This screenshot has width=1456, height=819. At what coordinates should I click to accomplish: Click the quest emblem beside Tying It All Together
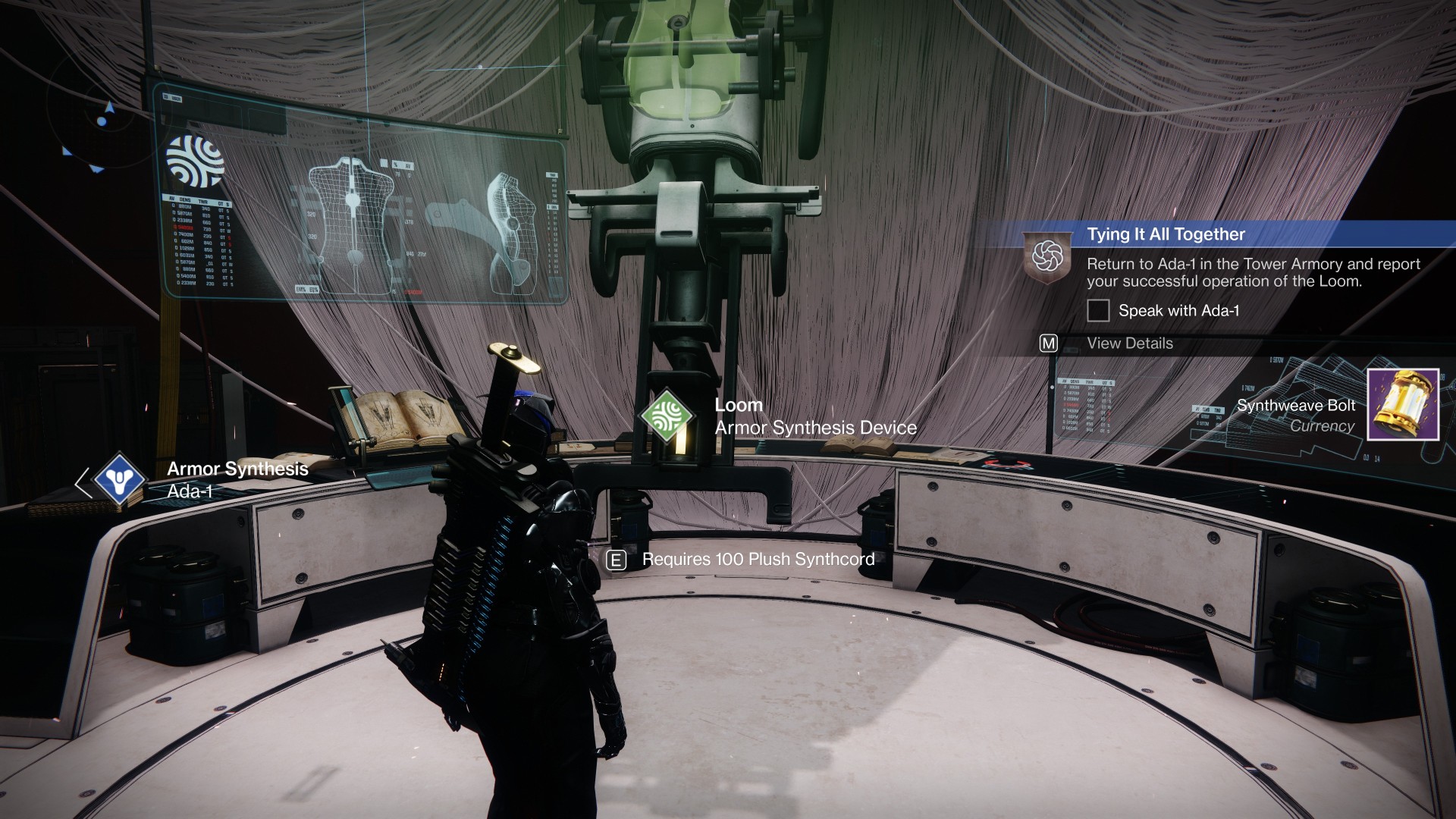[1047, 256]
